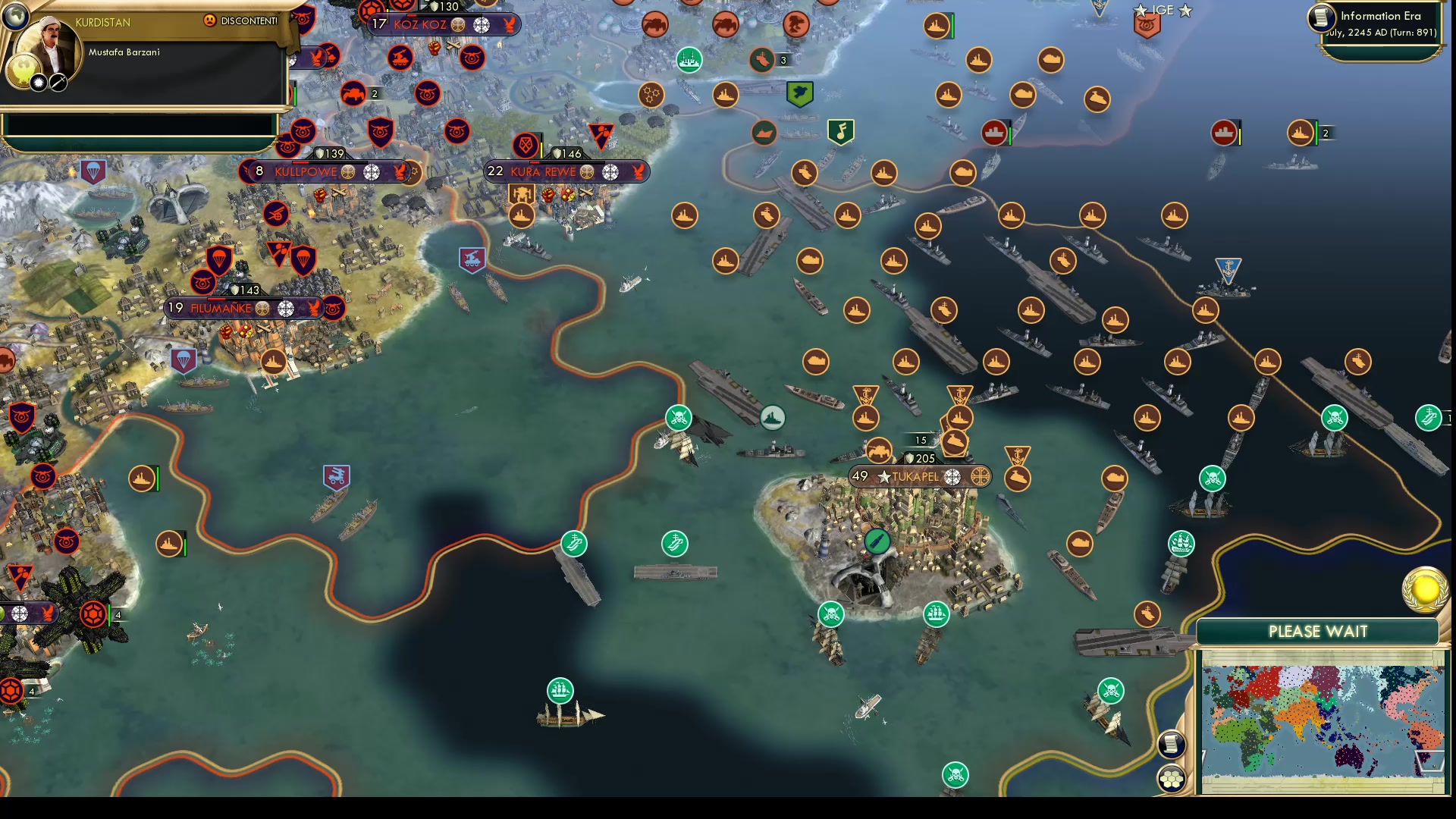Screen dimensions: 1456x819
Task: Click the sword icon under Mustafa Barzani's portrait
Action: [58, 83]
